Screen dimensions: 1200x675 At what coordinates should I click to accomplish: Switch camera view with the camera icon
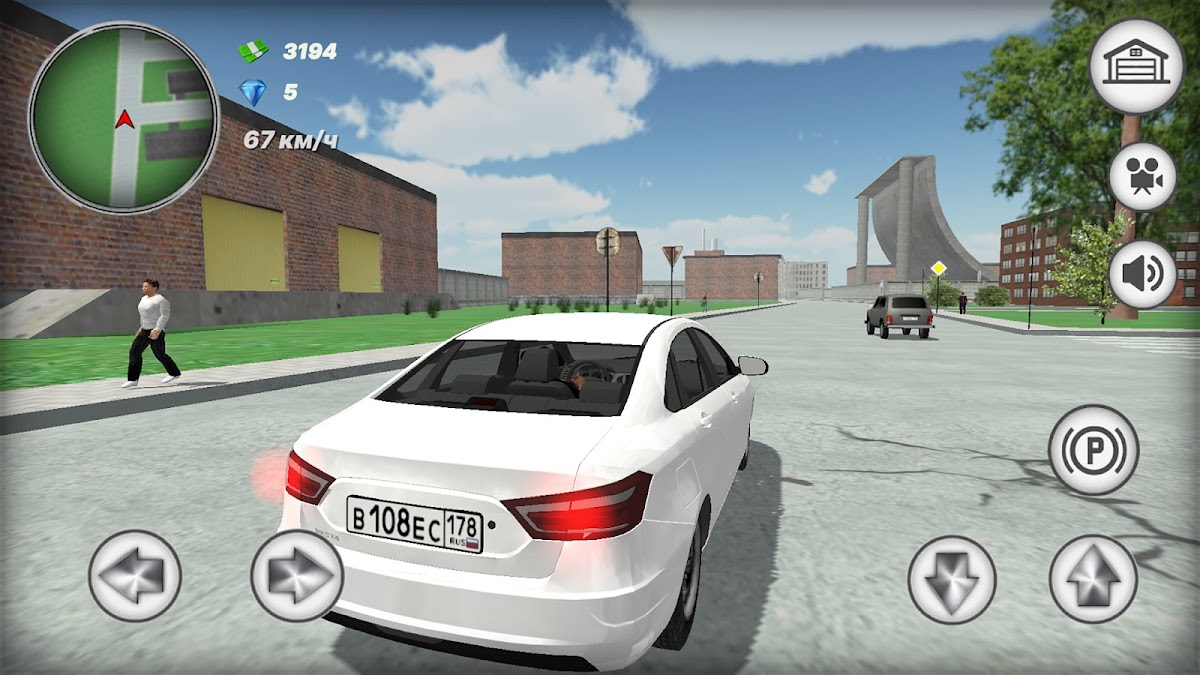pos(1142,176)
